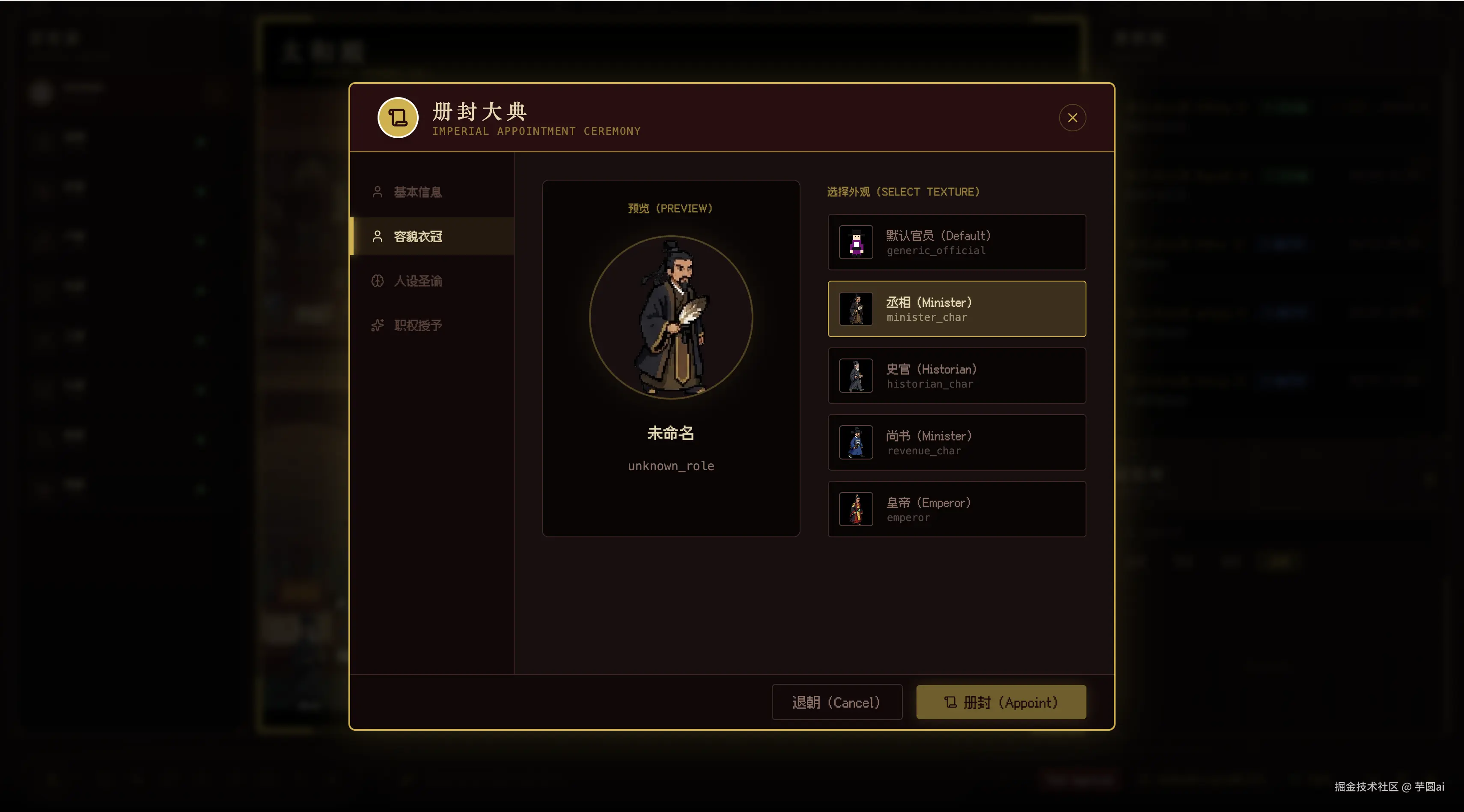Click the generic_official character sprite icon
The image size is (1464, 812).
(x=855, y=243)
